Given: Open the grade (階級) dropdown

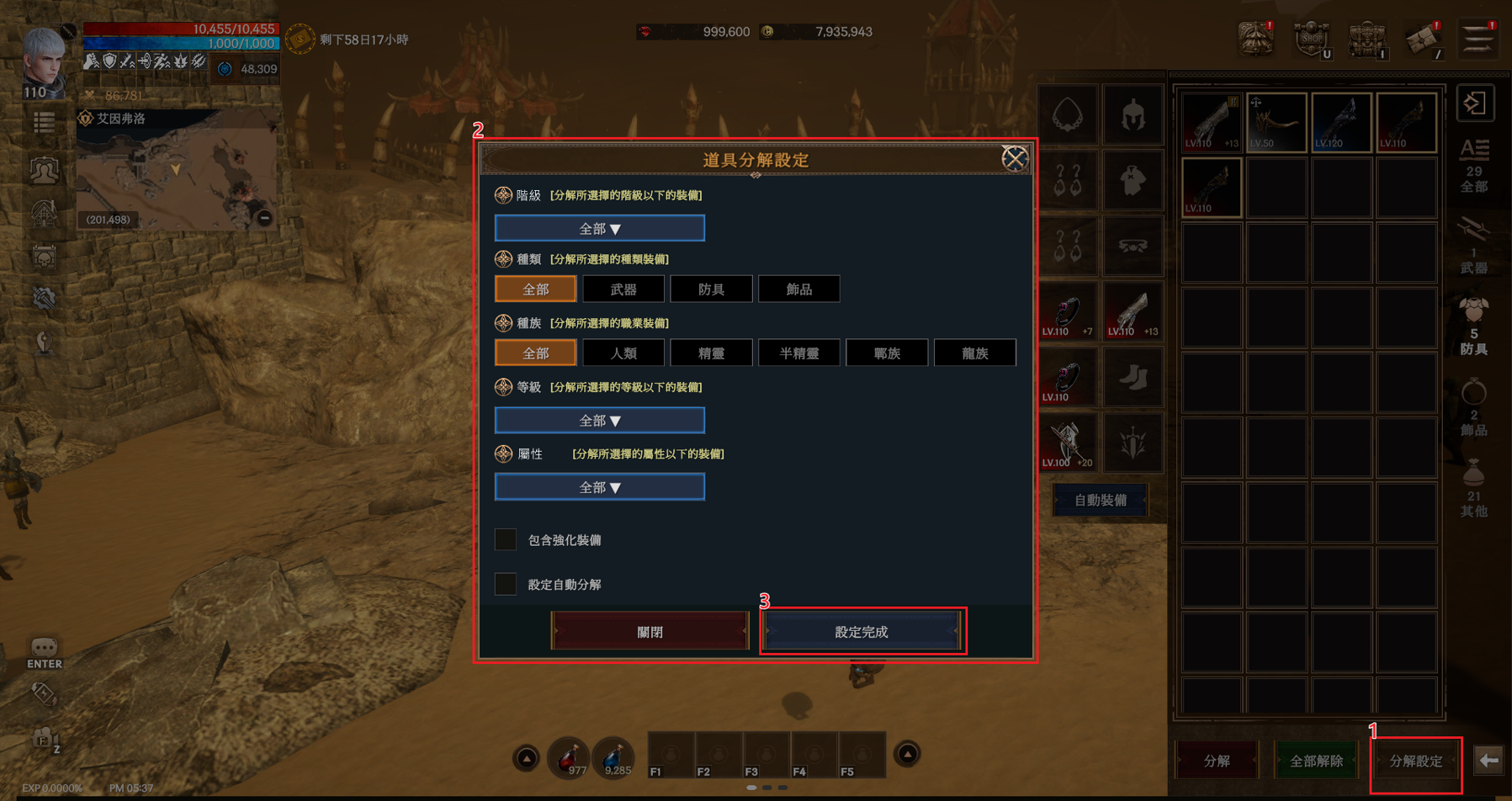Looking at the screenshot, I should 599,229.
